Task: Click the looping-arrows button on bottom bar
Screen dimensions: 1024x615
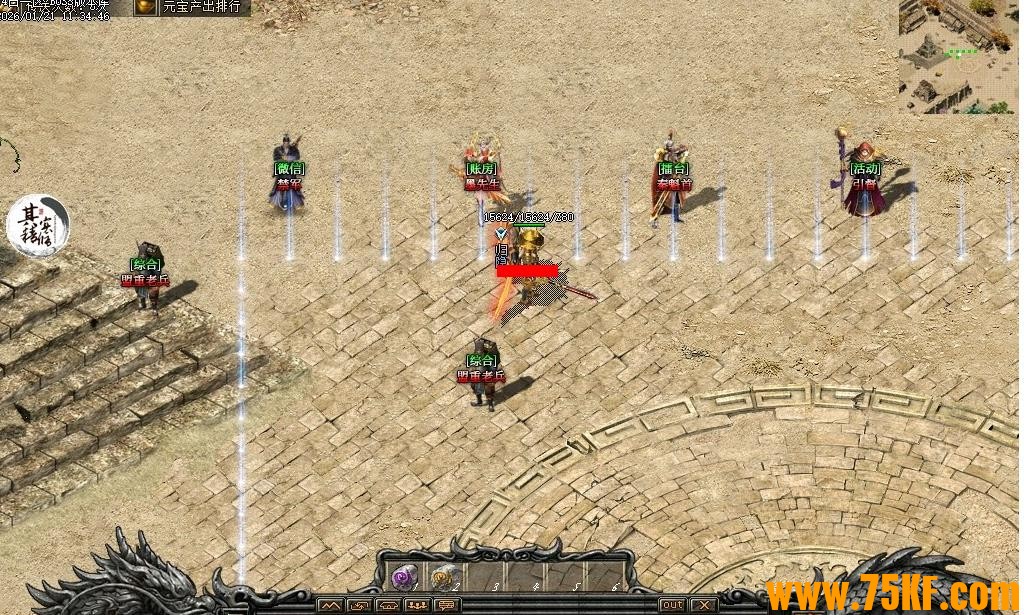Action: tap(358, 605)
